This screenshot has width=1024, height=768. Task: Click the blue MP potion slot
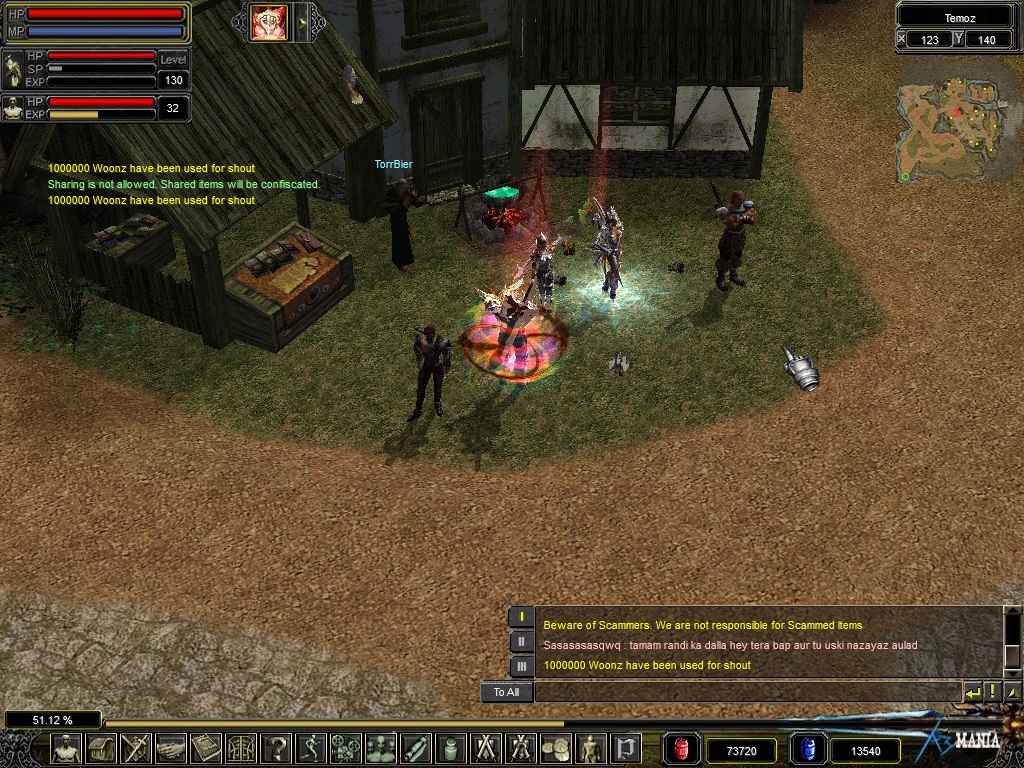(x=806, y=750)
